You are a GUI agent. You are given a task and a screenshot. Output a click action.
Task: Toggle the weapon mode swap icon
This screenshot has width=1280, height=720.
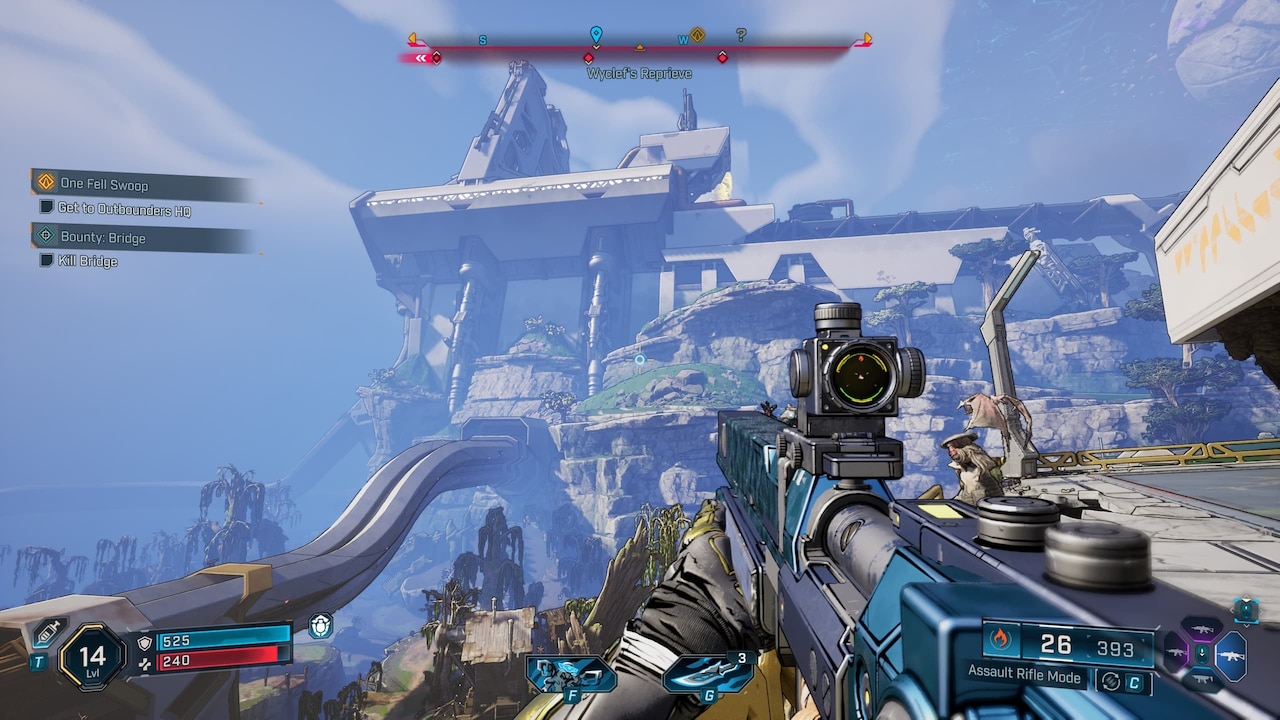point(1109,682)
